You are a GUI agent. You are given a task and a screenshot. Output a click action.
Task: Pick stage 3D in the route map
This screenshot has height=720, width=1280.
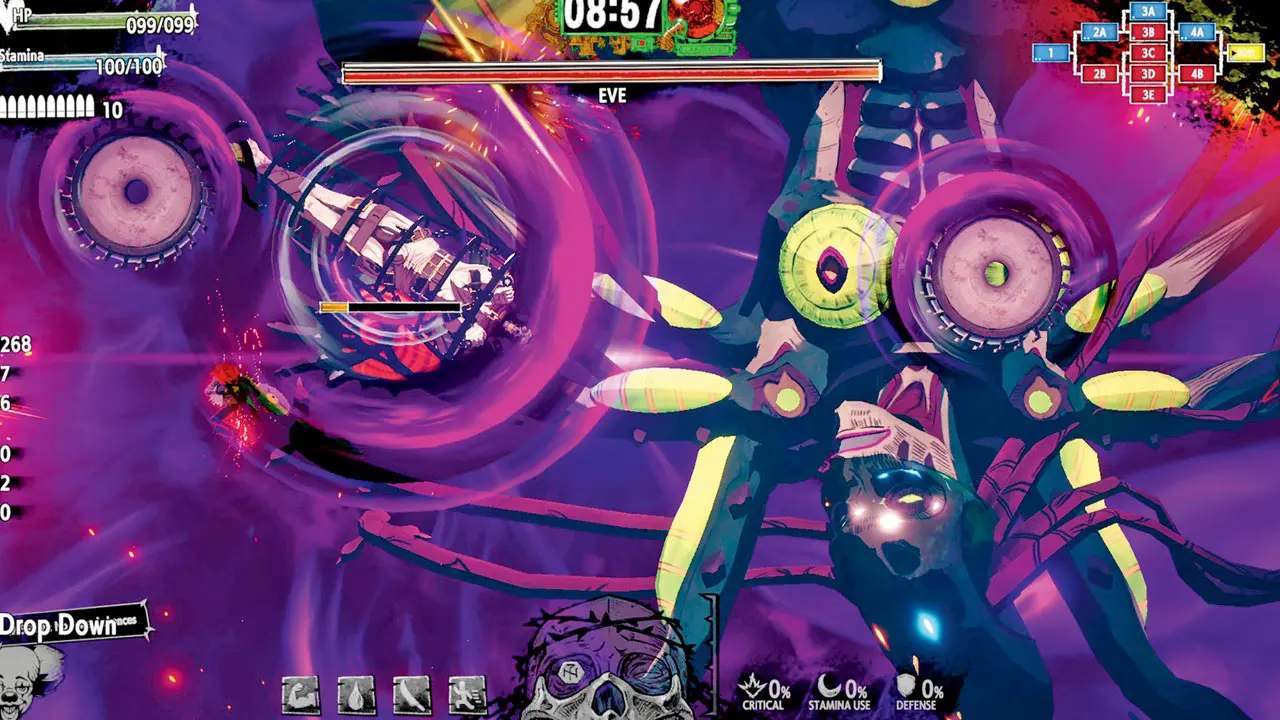tap(1148, 74)
